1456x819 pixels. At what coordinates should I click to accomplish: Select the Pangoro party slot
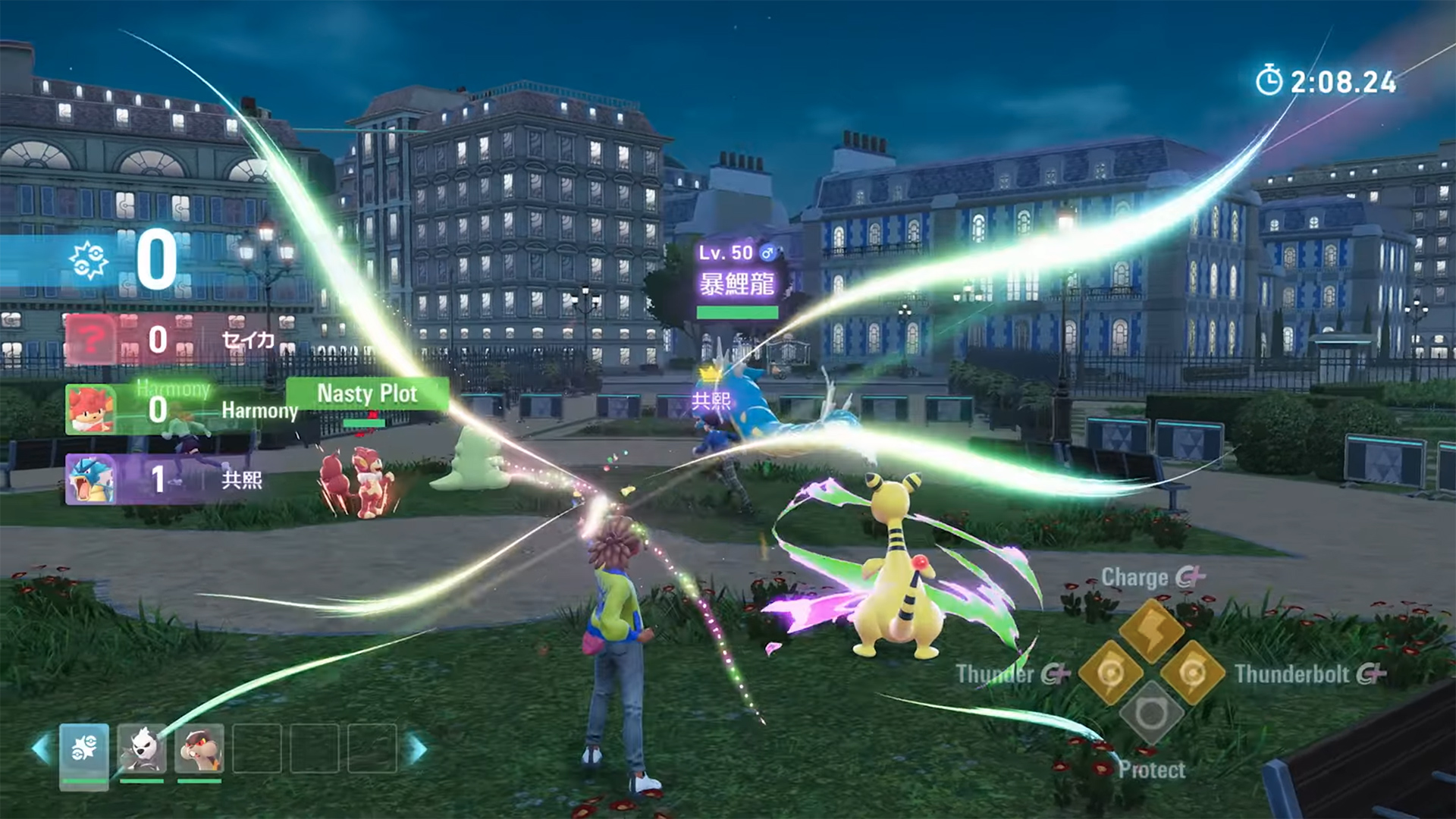click(142, 749)
